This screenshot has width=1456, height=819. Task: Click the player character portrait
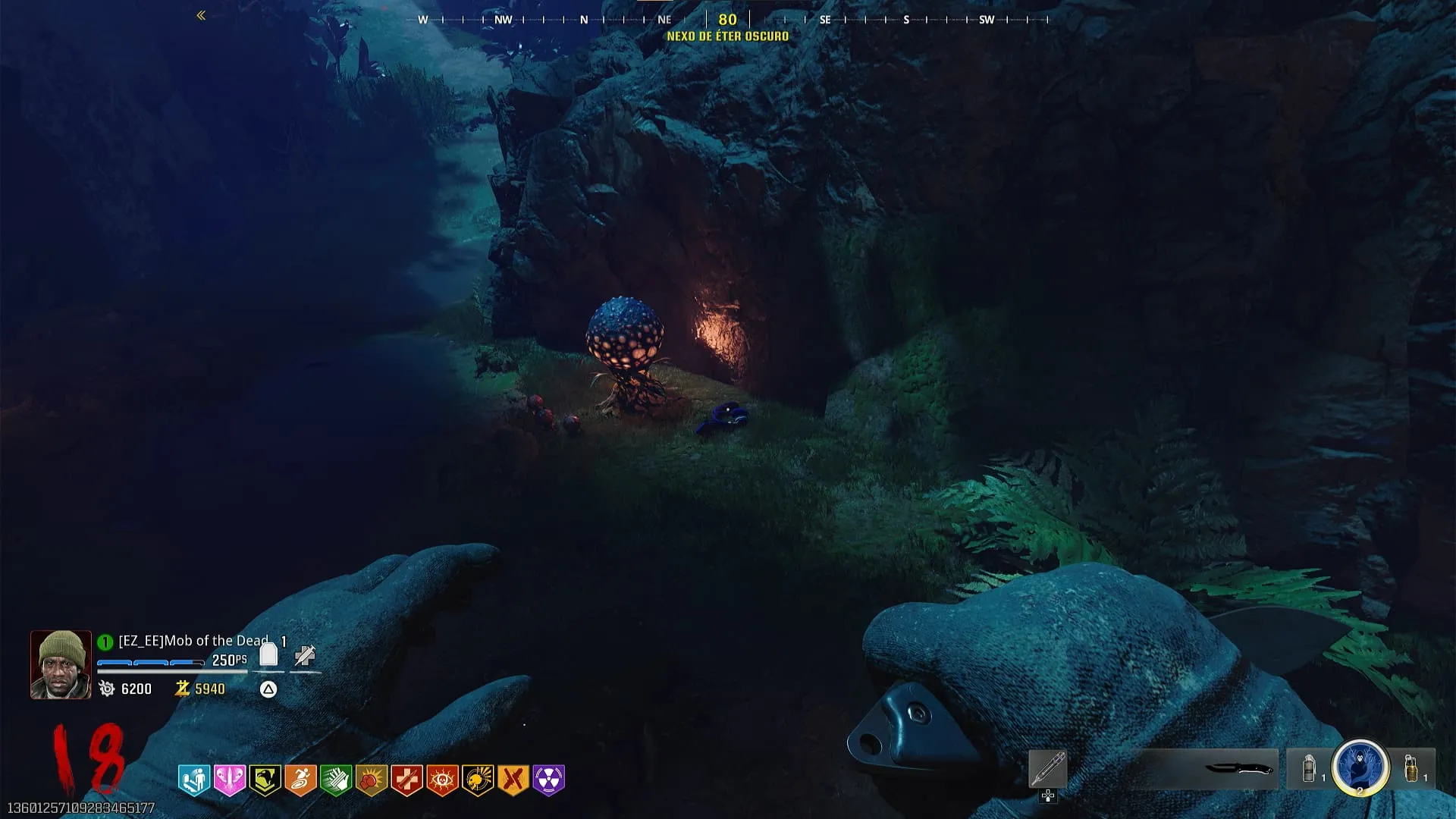(x=61, y=664)
